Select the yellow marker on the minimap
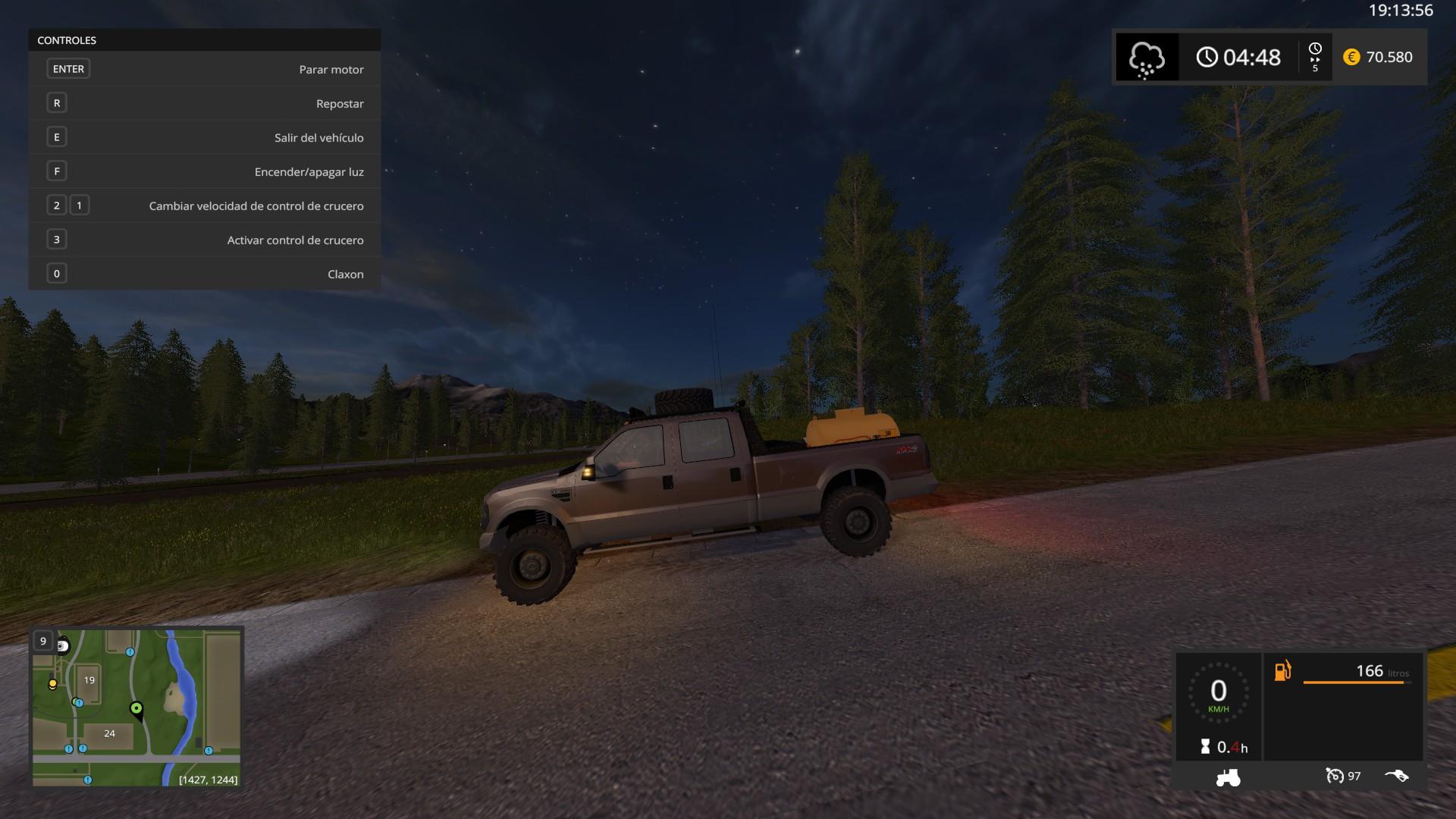Image resolution: width=1456 pixels, height=819 pixels. click(x=52, y=684)
